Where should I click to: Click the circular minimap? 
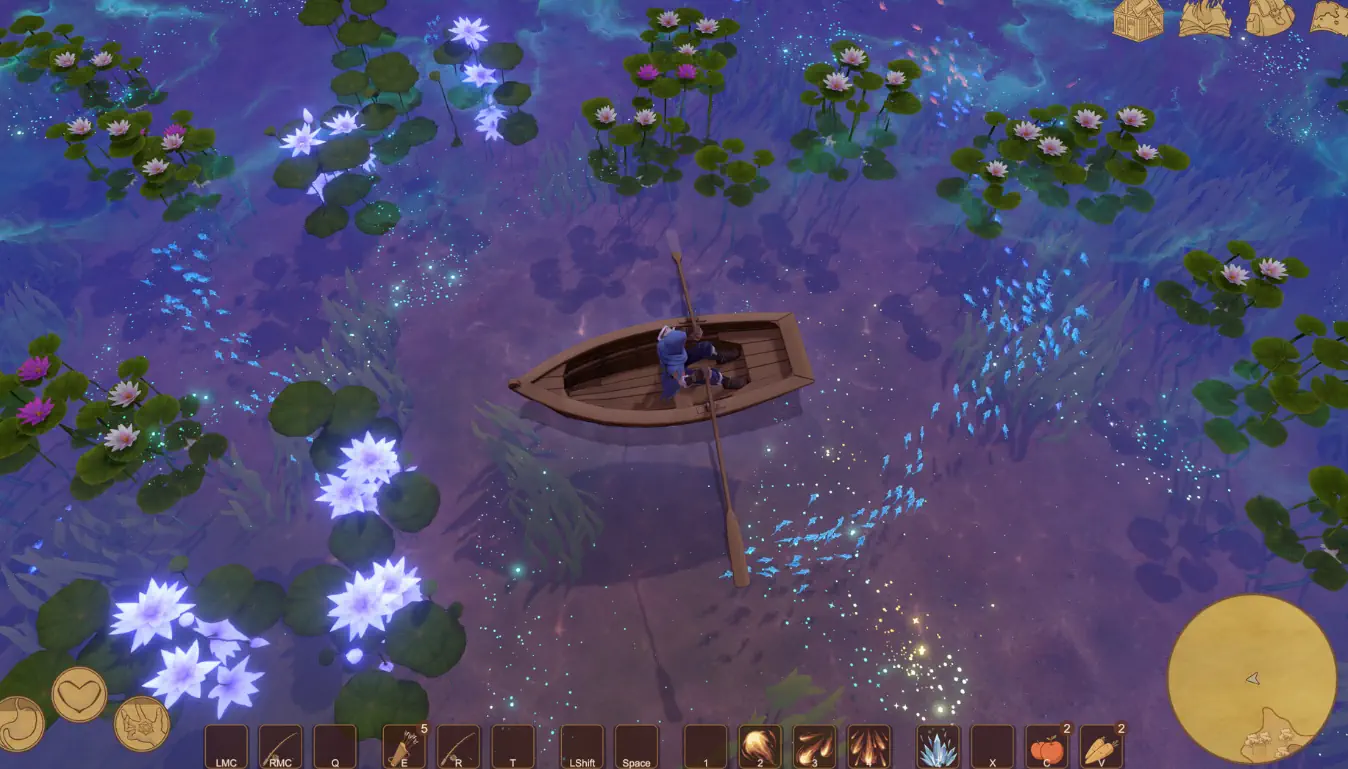1252,679
